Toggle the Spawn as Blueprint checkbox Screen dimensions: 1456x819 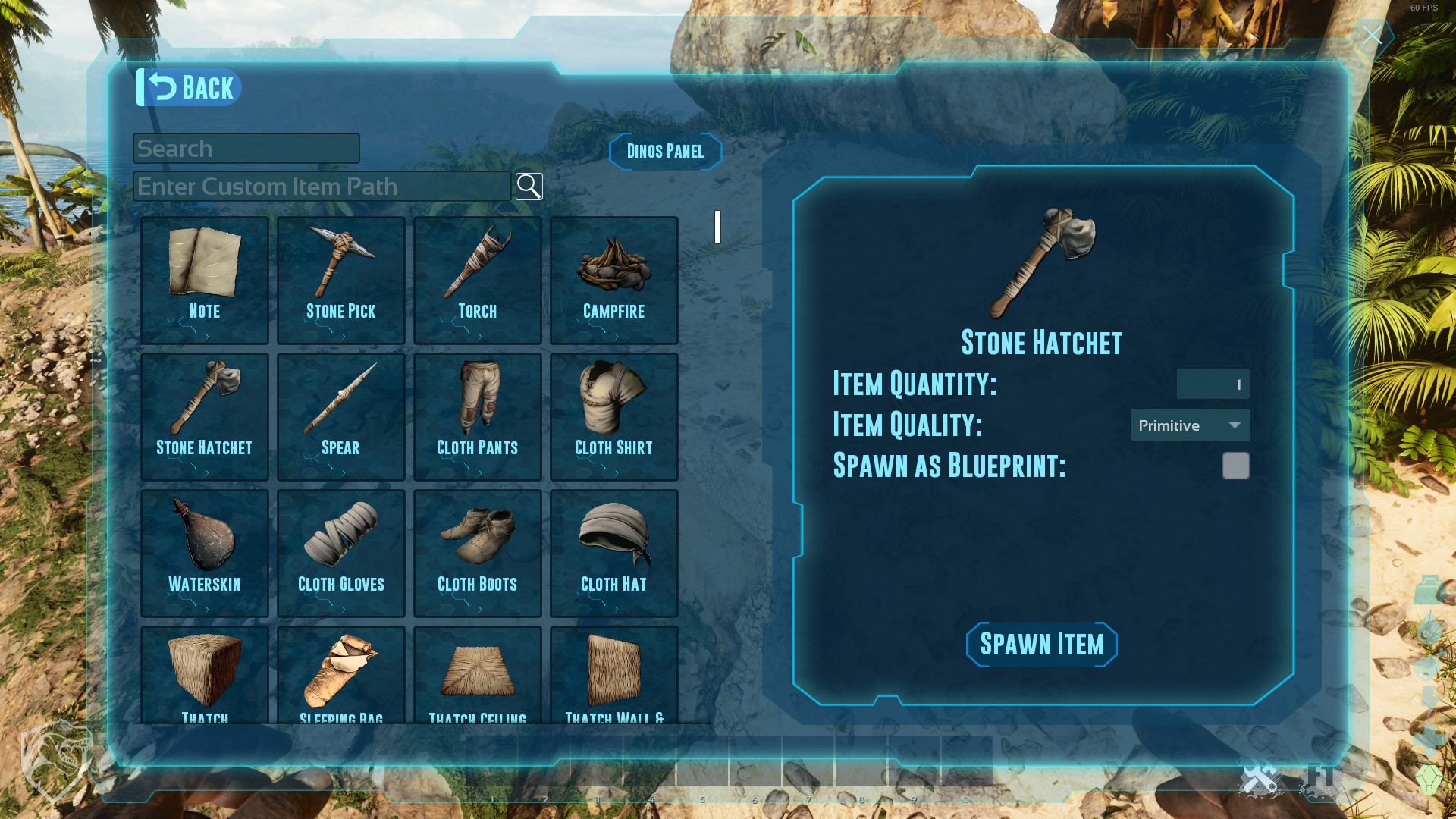[1235, 466]
